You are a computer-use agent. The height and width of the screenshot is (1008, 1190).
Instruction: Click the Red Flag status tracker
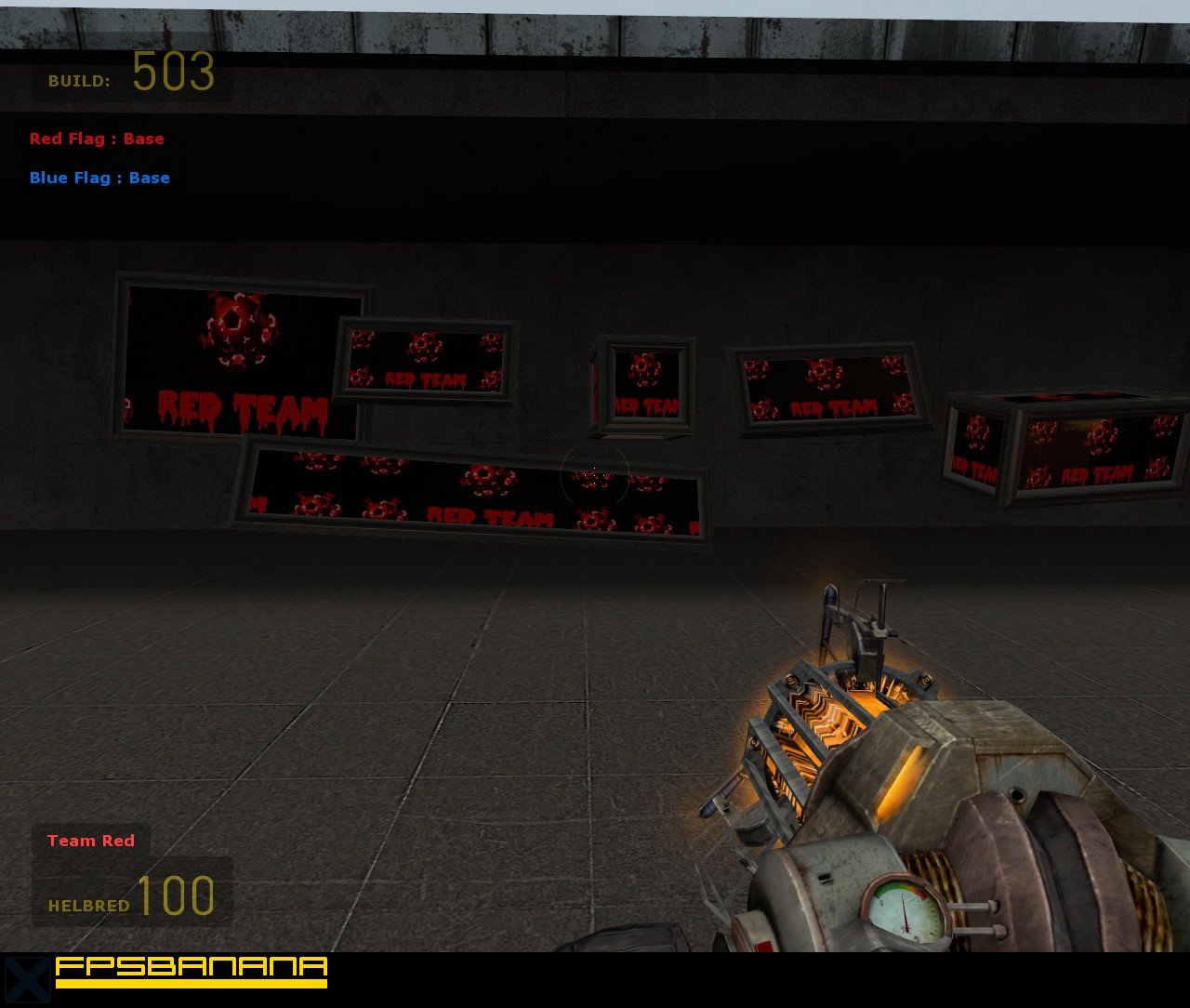pos(97,139)
